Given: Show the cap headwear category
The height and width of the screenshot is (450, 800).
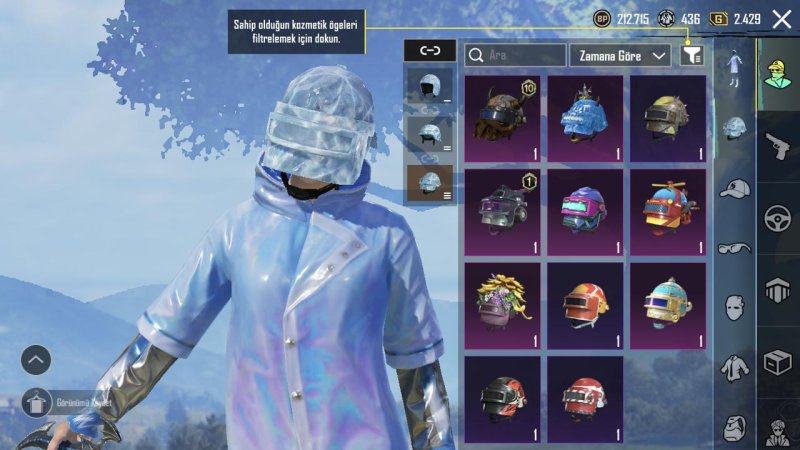Looking at the screenshot, I should [x=733, y=188].
